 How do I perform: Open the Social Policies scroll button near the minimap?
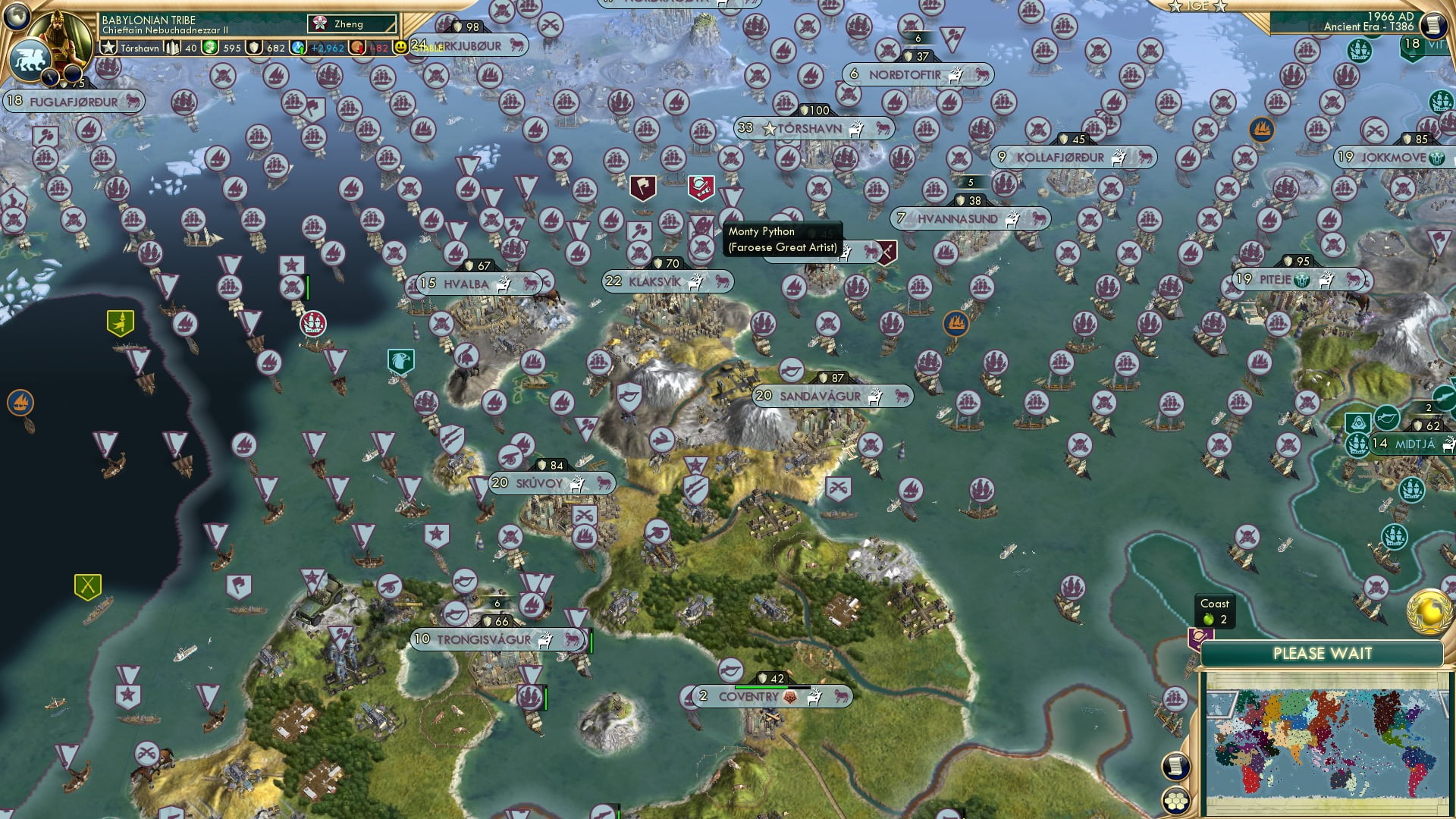point(1177,767)
